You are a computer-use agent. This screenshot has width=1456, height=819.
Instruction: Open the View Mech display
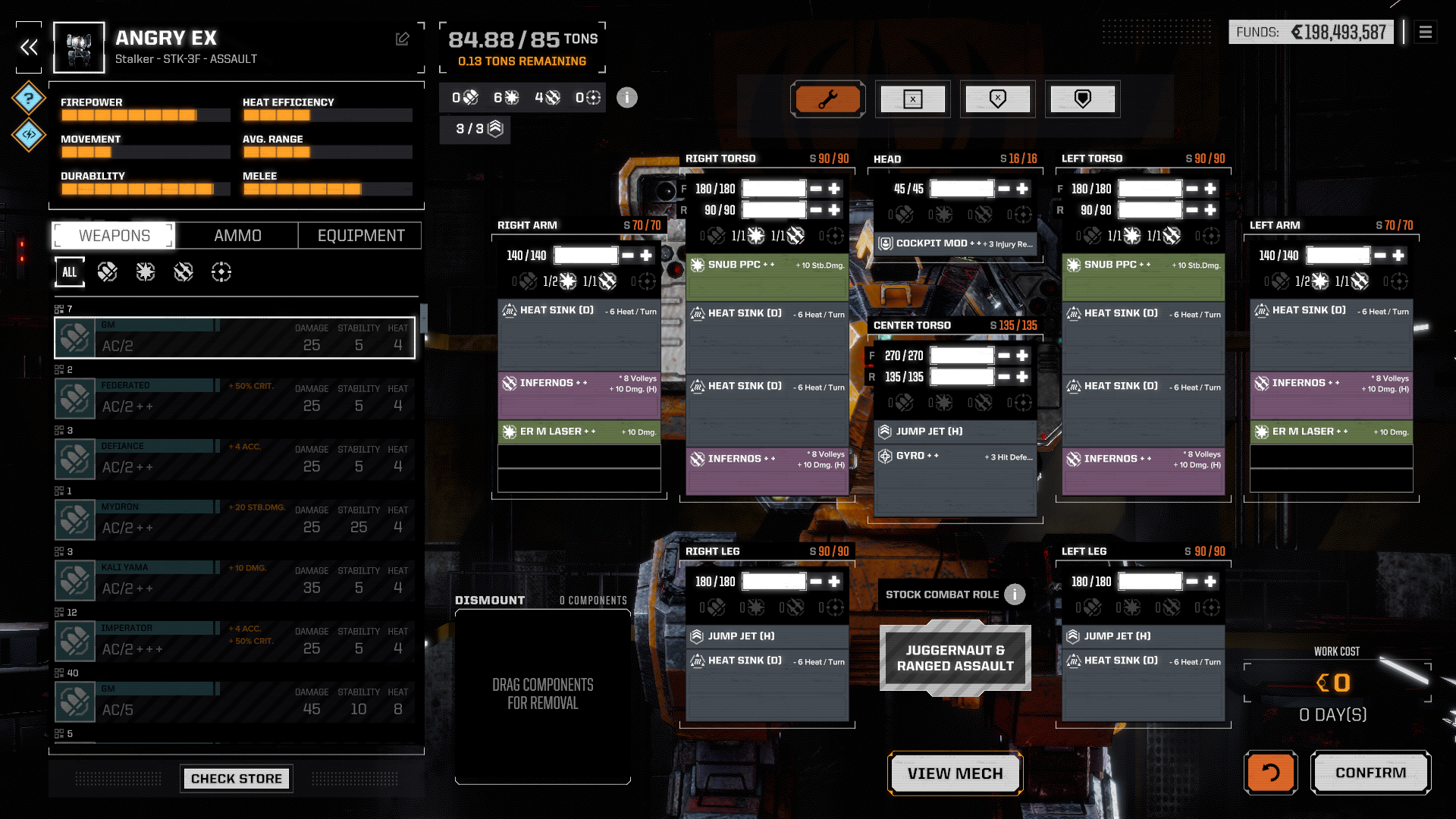click(x=955, y=773)
